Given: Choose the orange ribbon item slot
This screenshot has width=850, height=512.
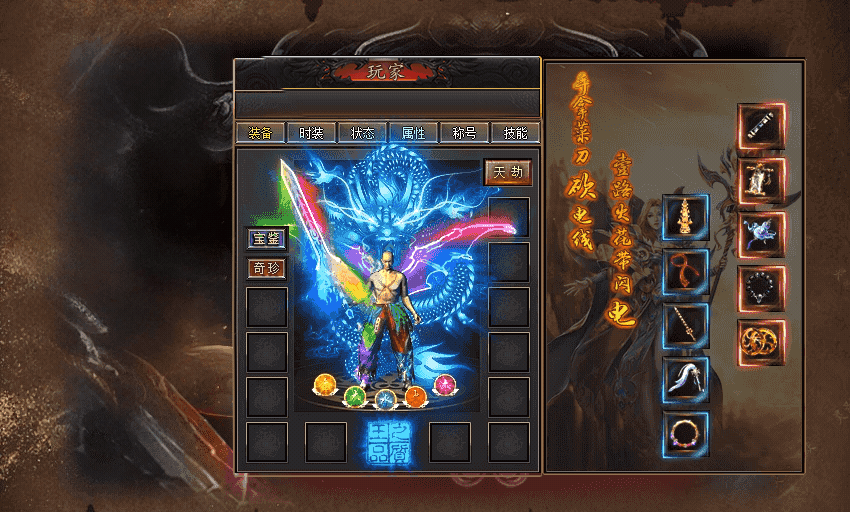Looking at the screenshot, I should (685, 272).
